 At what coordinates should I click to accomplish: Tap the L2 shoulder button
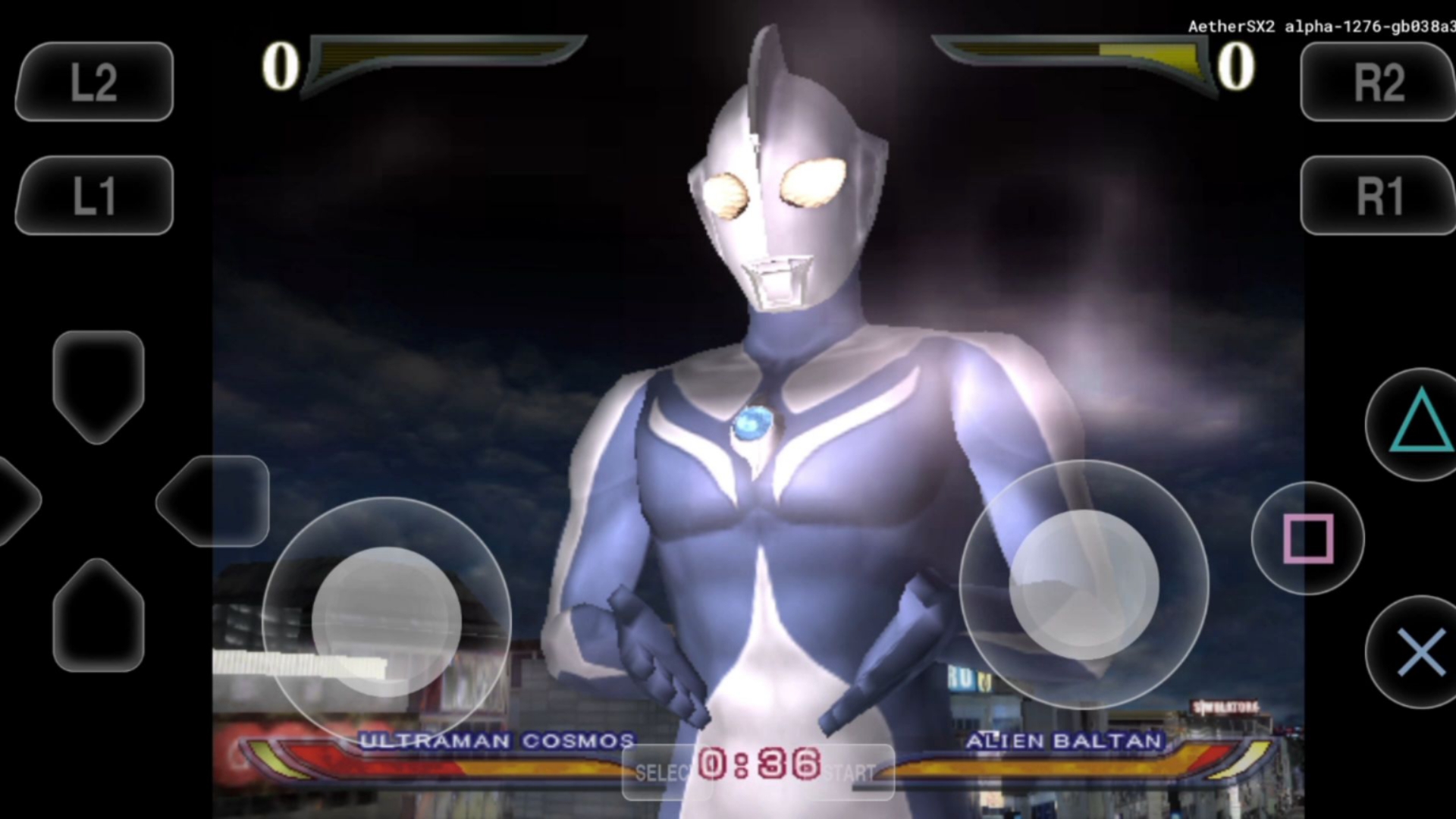pos(94,82)
